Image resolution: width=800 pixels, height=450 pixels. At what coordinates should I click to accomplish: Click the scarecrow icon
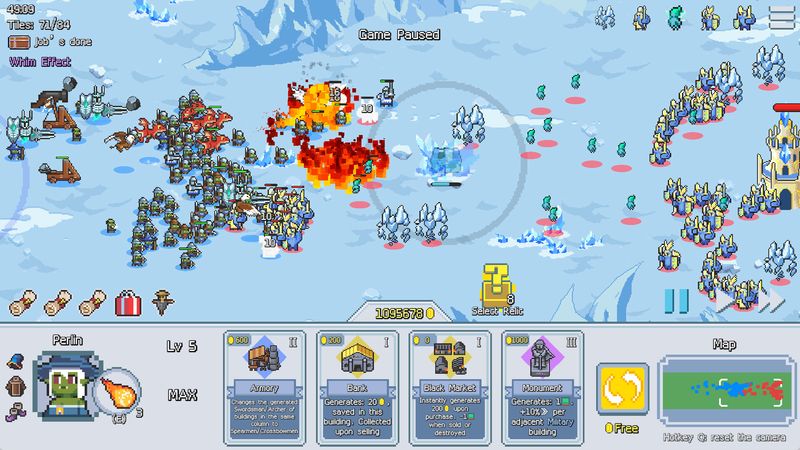[x=162, y=301]
